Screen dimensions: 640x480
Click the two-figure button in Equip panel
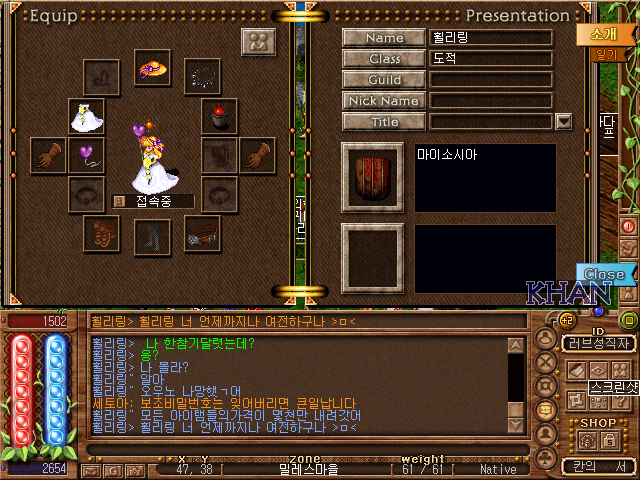click(258, 43)
